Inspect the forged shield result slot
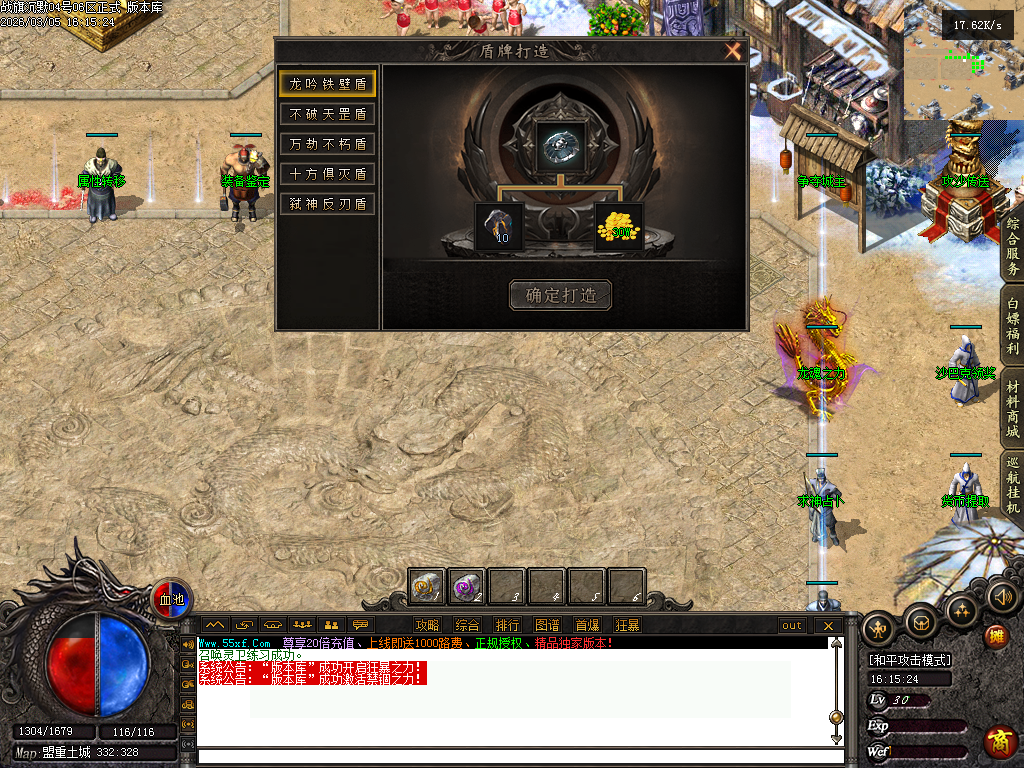The width and height of the screenshot is (1024, 768). (x=560, y=146)
